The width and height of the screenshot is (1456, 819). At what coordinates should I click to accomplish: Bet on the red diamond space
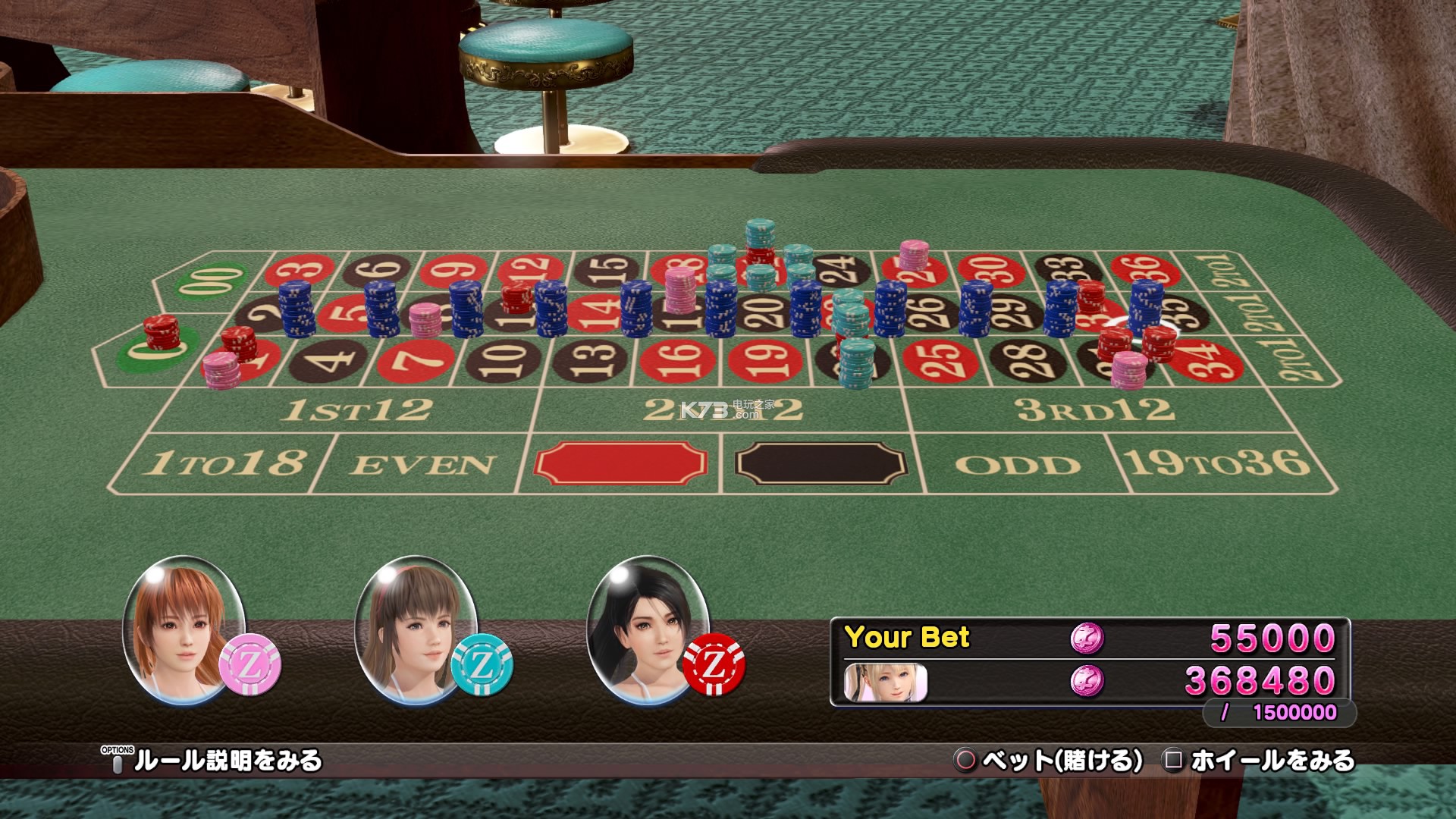[x=620, y=463]
